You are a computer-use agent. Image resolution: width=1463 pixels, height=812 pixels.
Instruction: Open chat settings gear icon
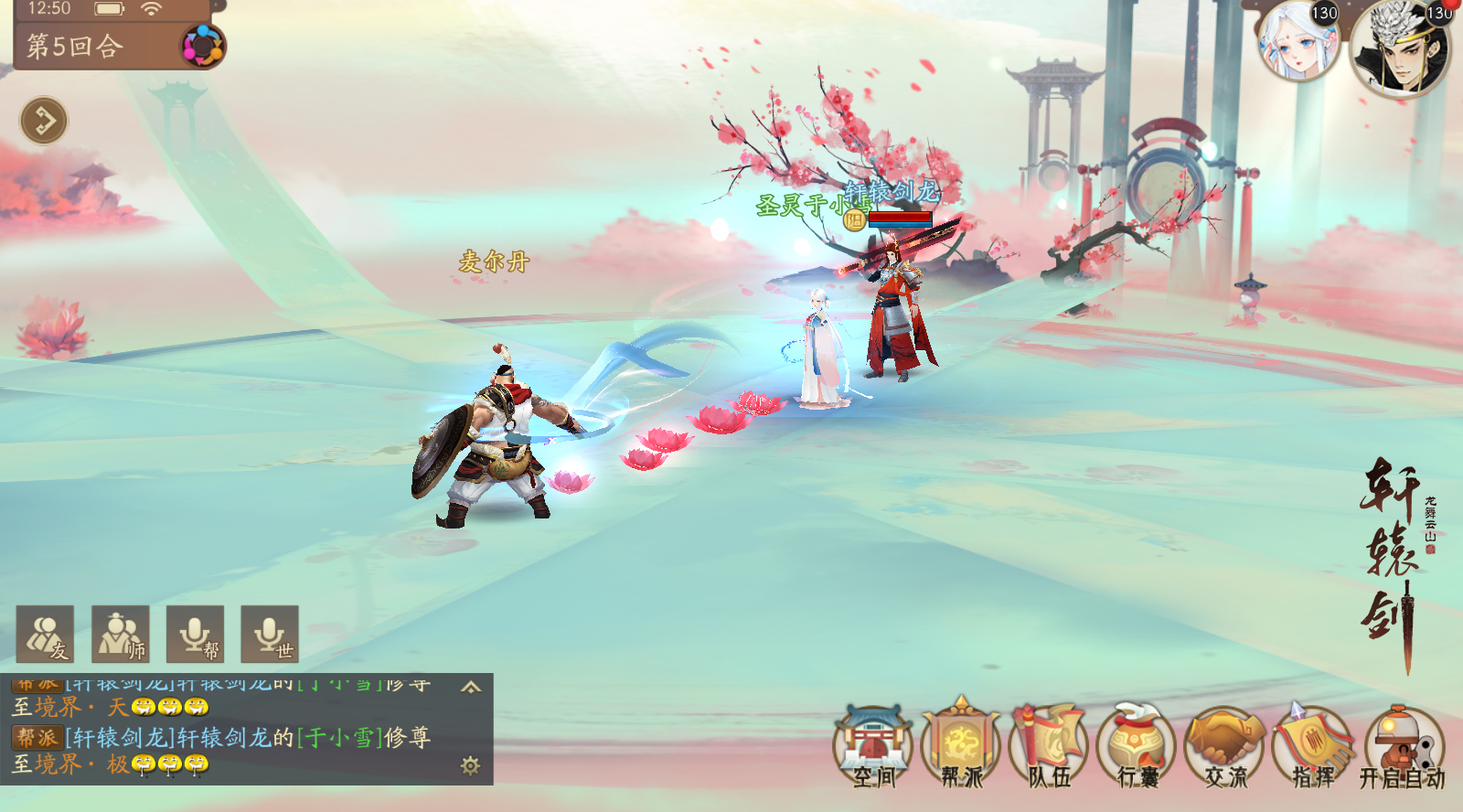click(x=471, y=765)
